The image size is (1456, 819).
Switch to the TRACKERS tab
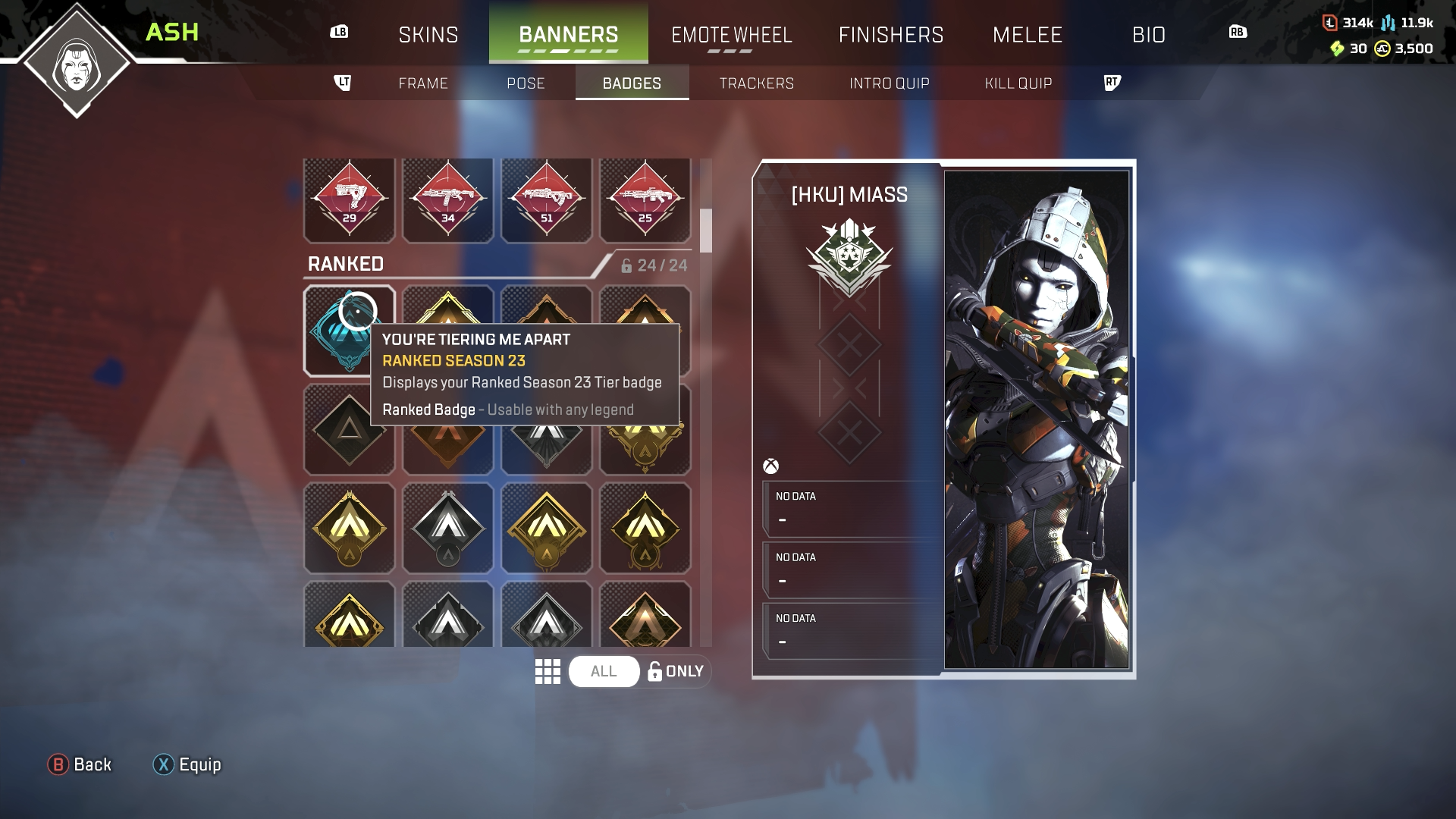pyautogui.click(x=757, y=83)
